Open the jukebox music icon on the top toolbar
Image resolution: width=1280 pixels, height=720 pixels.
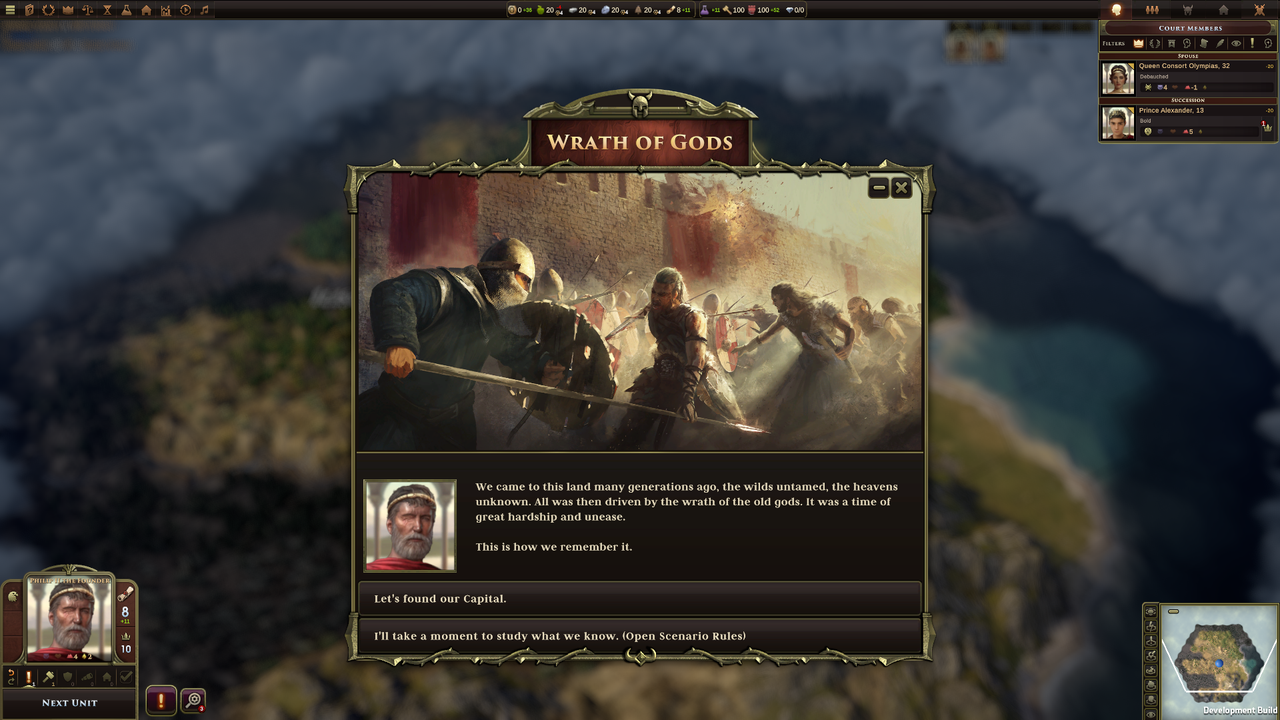(x=204, y=10)
